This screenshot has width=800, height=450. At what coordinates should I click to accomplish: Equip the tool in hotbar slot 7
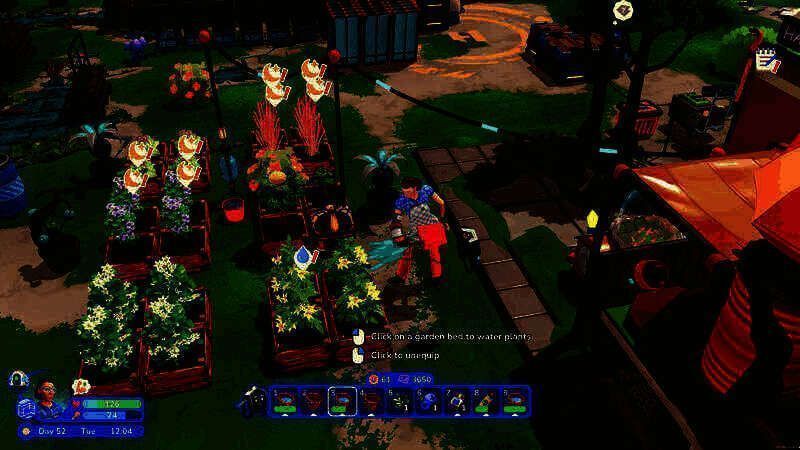click(x=457, y=401)
